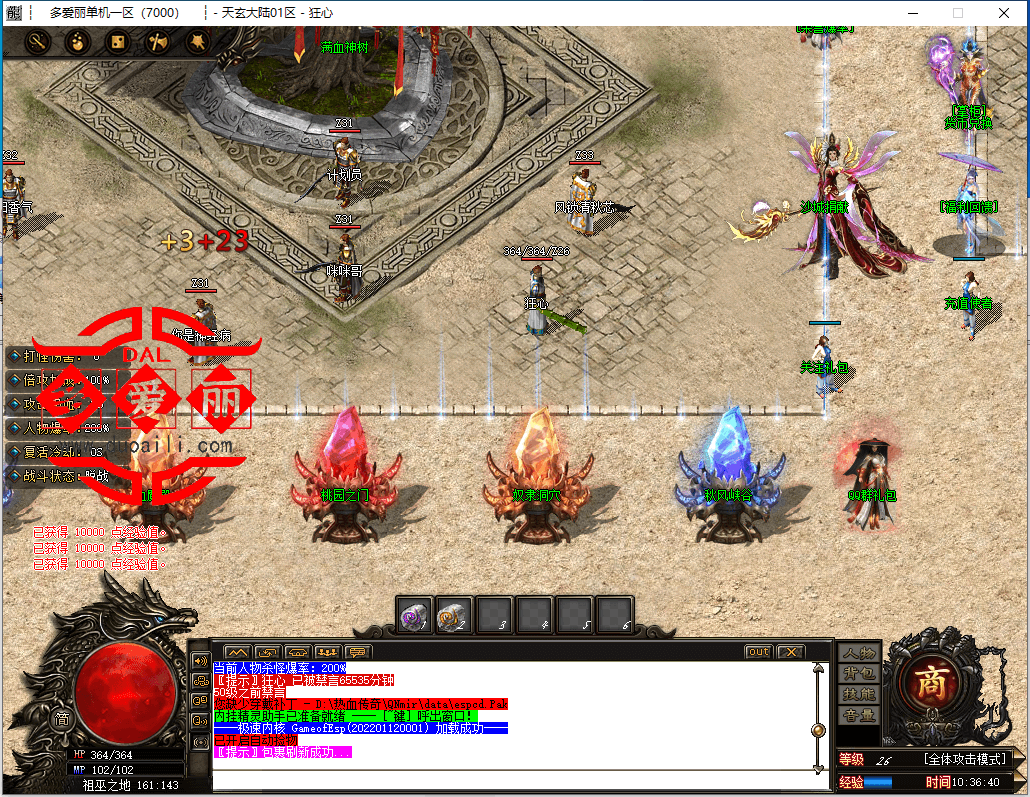Screen dimensions: 1030x797
Task: Click the potion flask icon in top toolbar
Action: click(78, 42)
